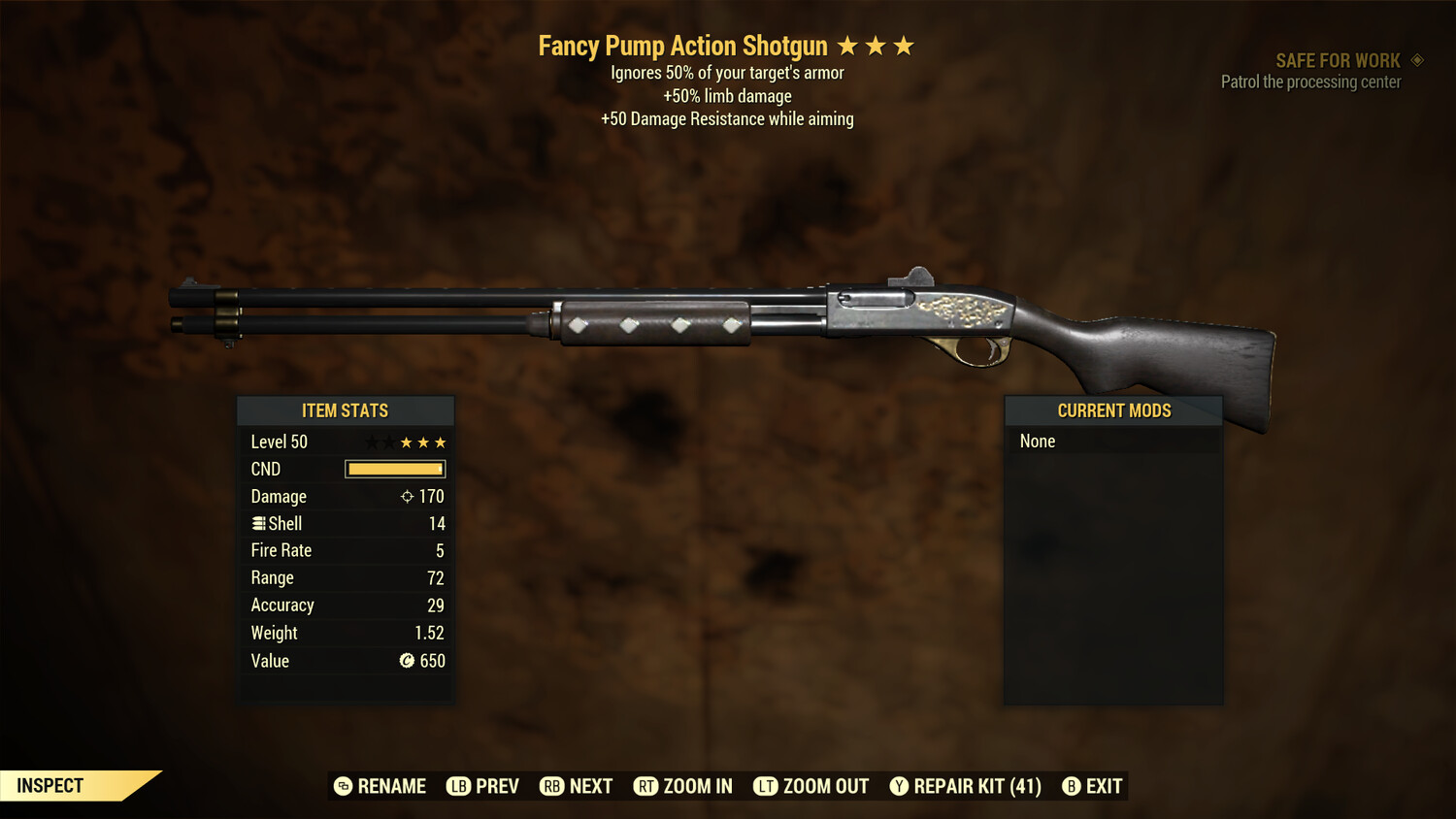Click the circular icon beside RENAME
This screenshot has height=819, width=1456.
[x=344, y=786]
